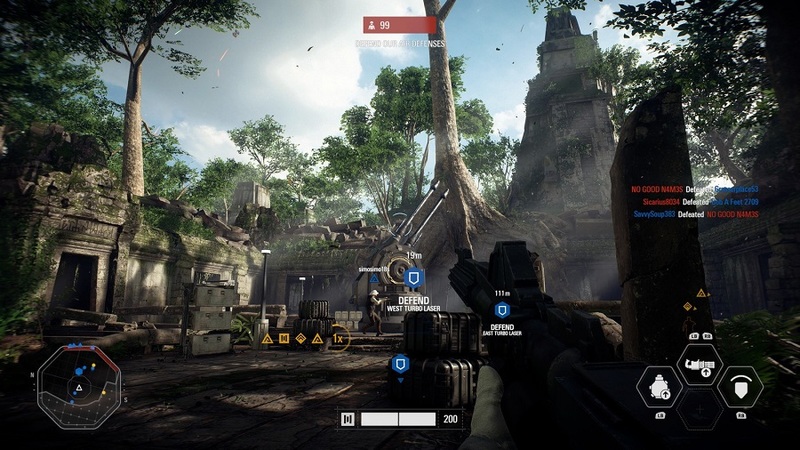Screen dimensions: 800x450
Task: Select the Defend West Turbo Laser objective marker
Action: point(414,279)
